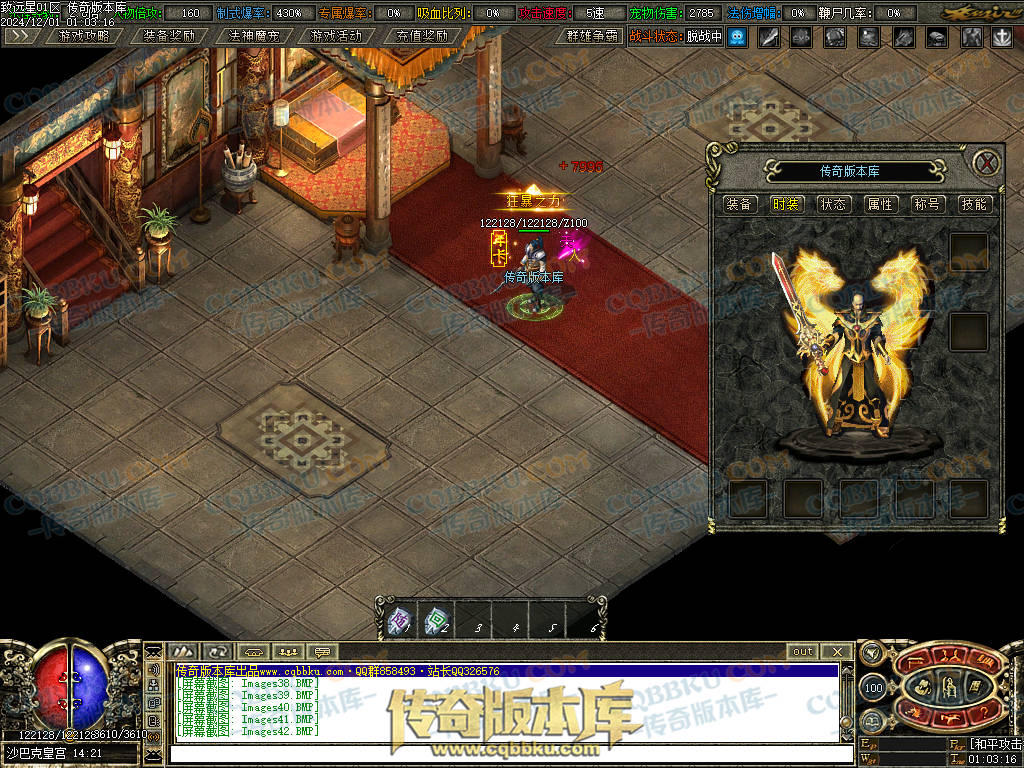
Task: Open the 状态 status tab
Action: click(833, 204)
